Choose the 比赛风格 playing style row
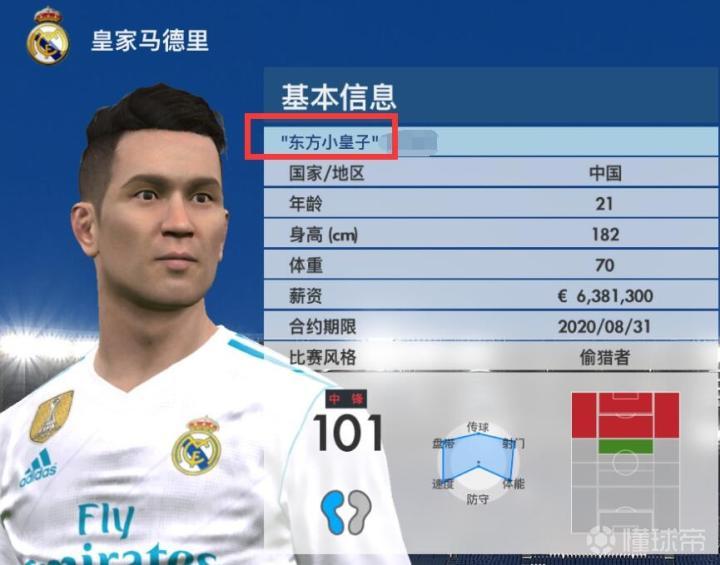The width and height of the screenshot is (720, 565). coord(490,358)
